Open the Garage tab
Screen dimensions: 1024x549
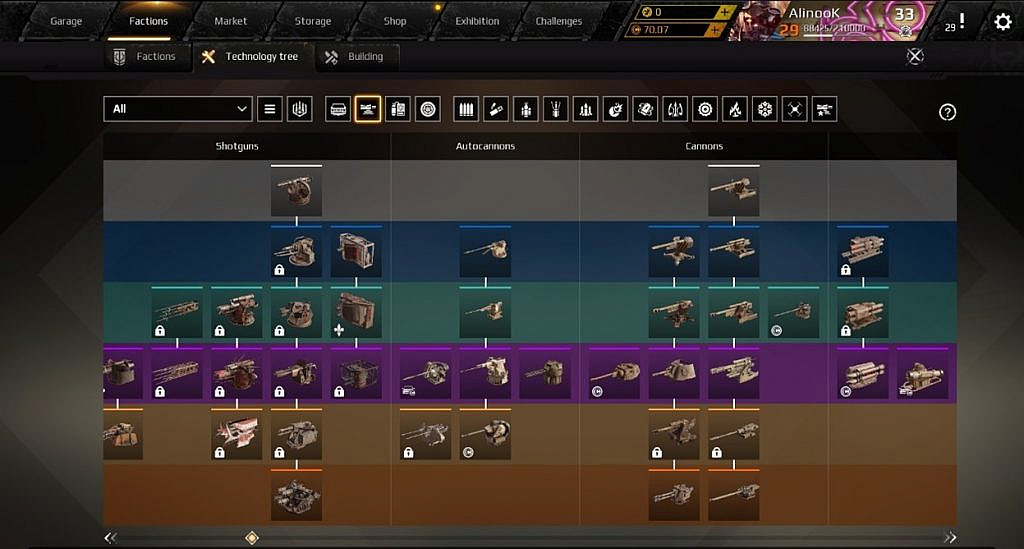point(66,21)
